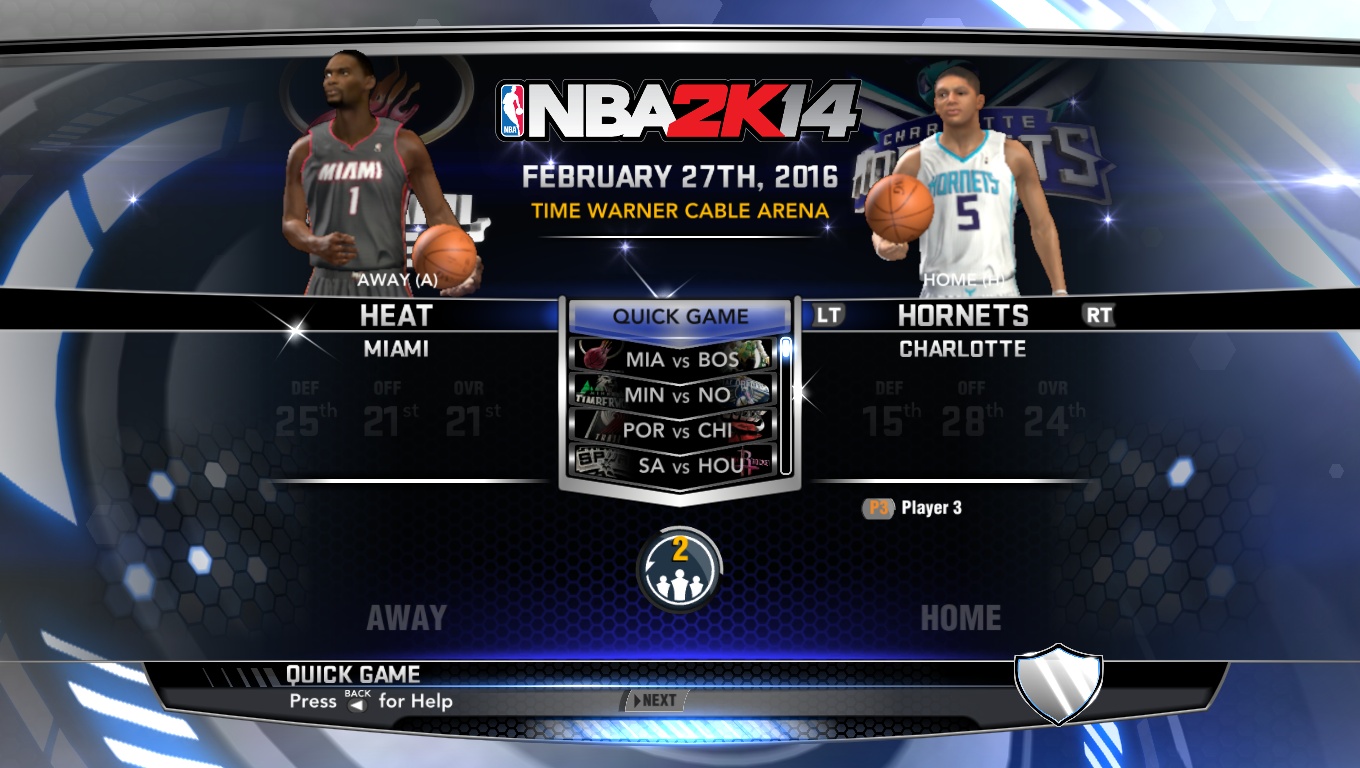Switch to the AWAY team side
1360x768 pixels.
(x=404, y=617)
